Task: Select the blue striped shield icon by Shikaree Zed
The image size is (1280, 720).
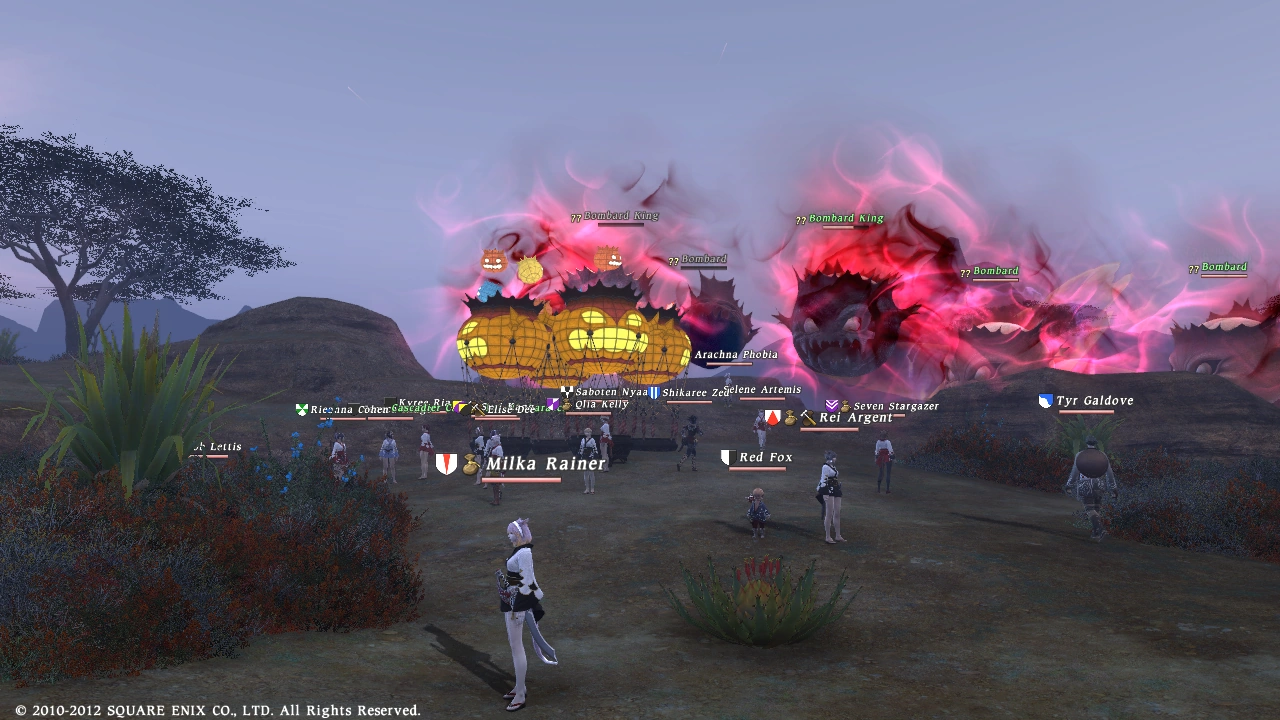Action: pyautogui.click(x=654, y=391)
